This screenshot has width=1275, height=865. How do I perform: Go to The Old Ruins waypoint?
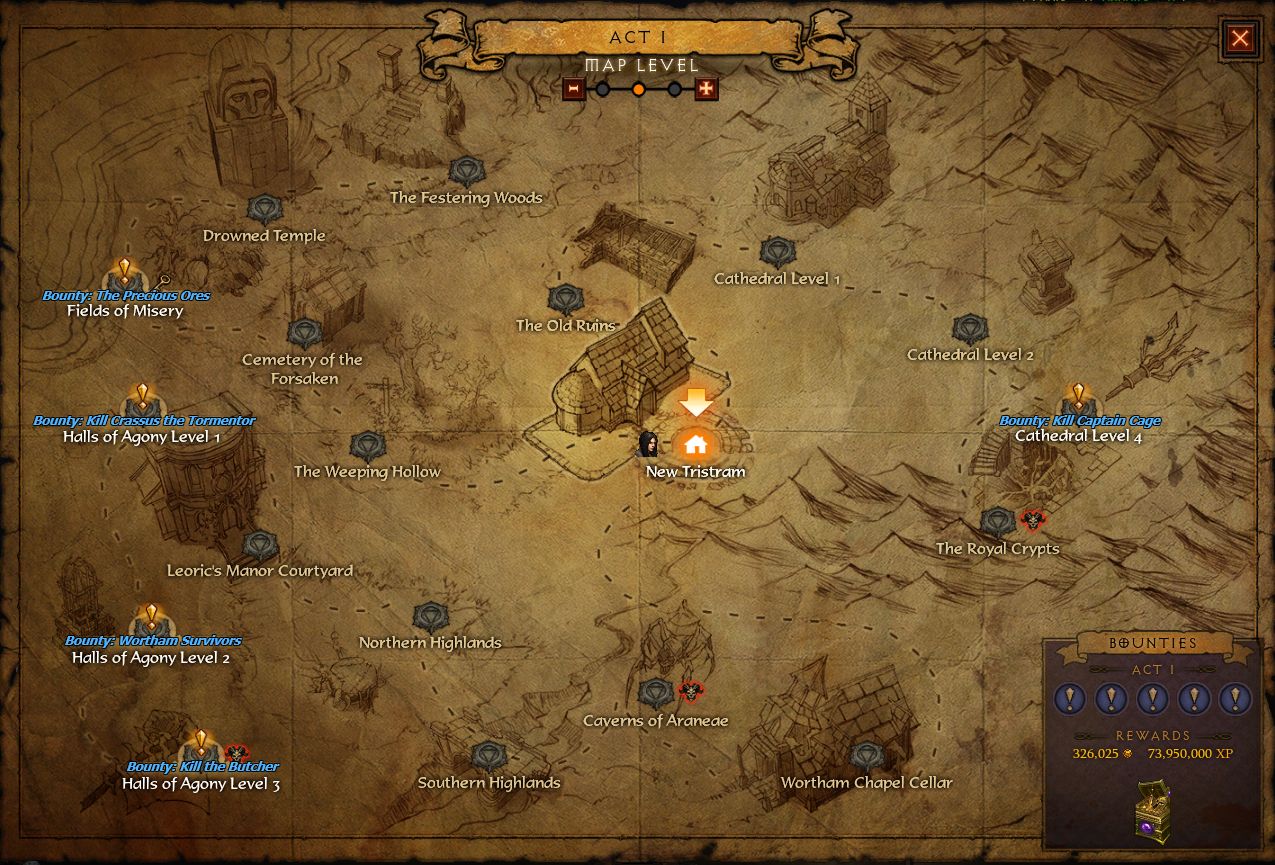point(566,299)
